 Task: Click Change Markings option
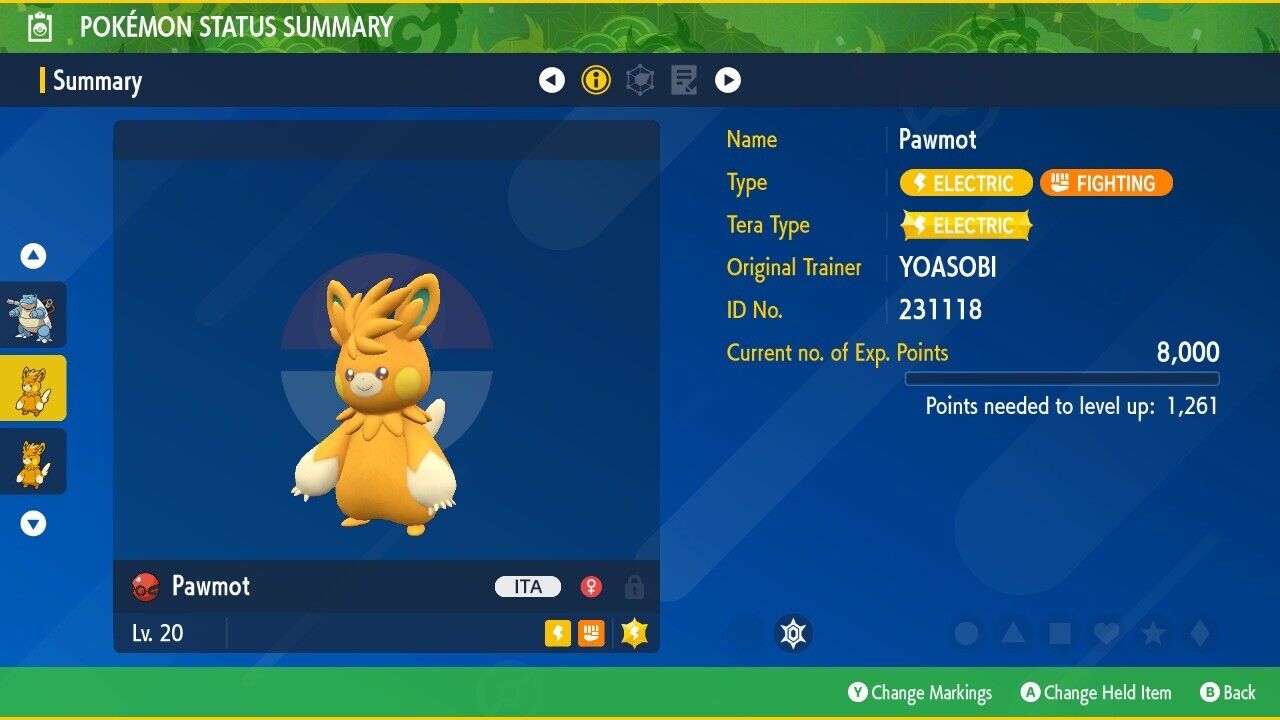[x=920, y=693]
